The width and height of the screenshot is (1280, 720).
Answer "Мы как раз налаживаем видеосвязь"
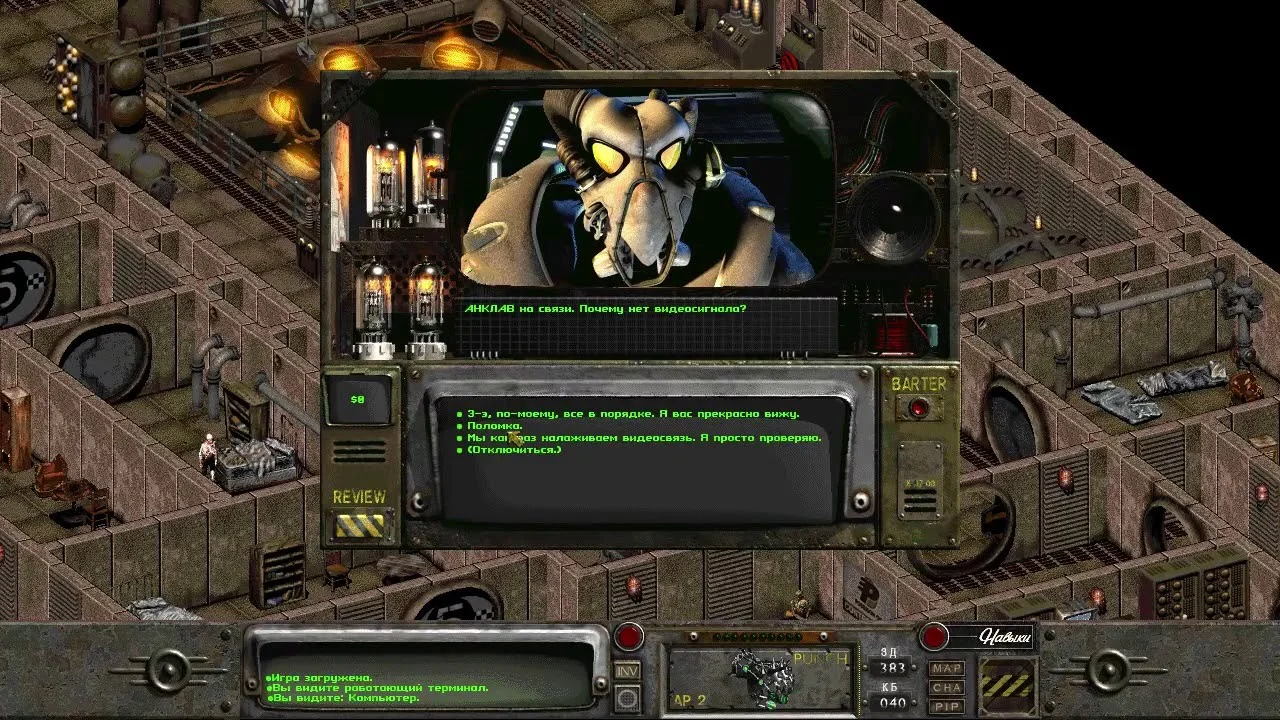tap(644, 438)
